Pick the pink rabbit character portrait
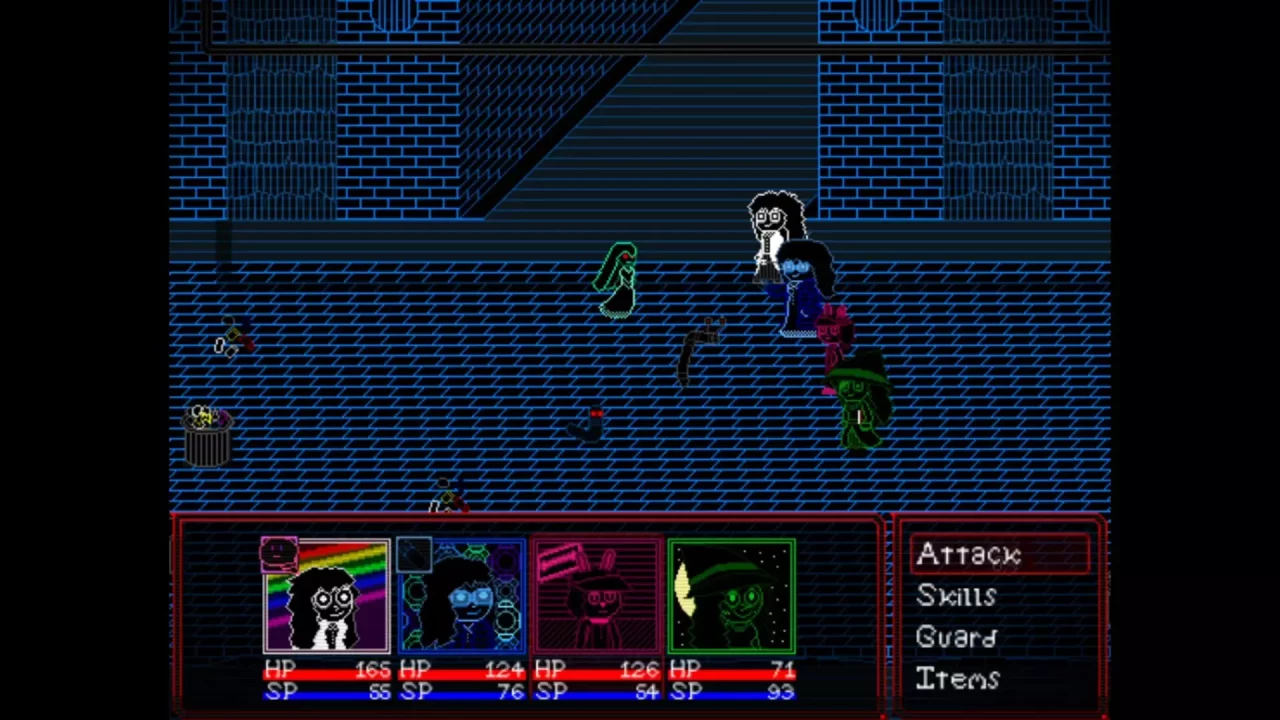This screenshot has width=1280, height=720. point(597,596)
